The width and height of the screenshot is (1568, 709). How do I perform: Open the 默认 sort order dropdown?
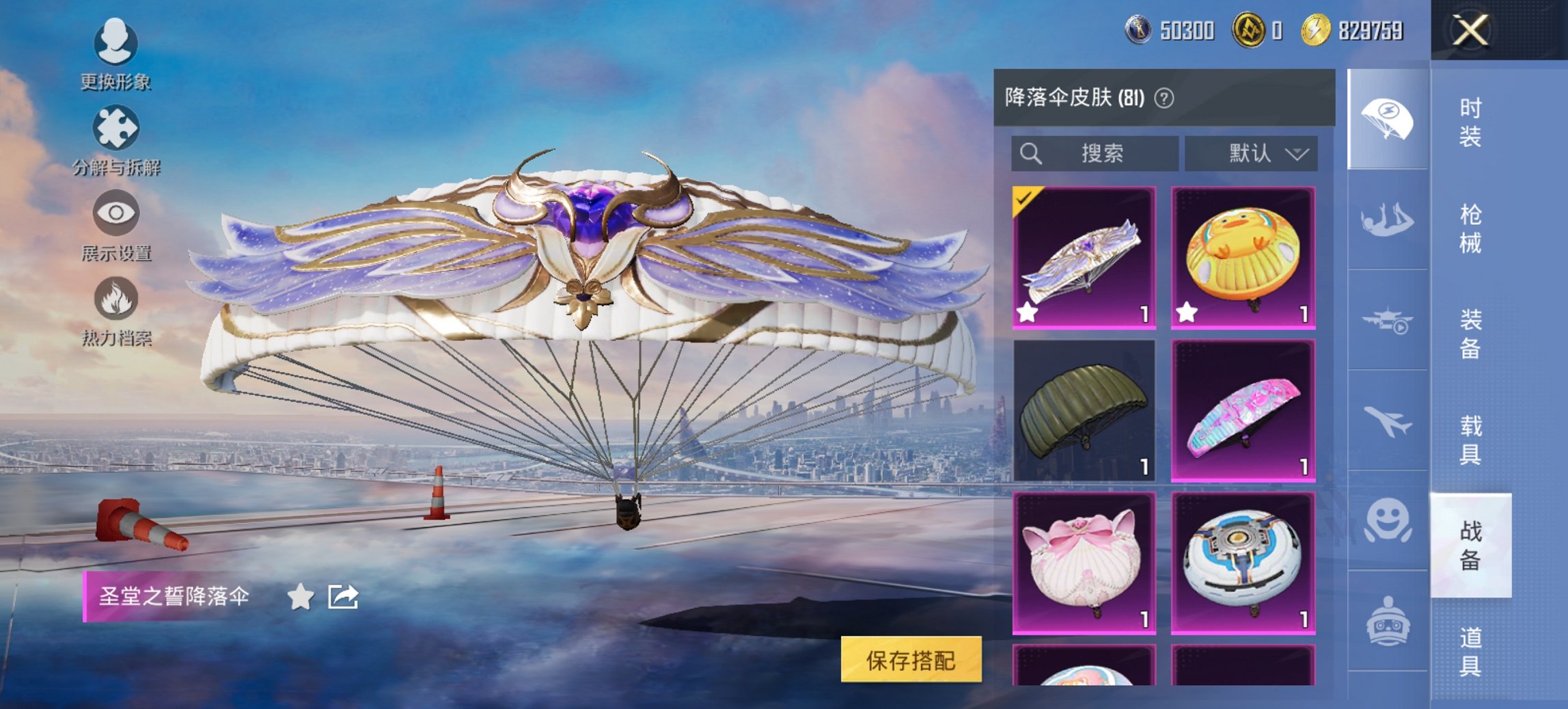click(1252, 154)
